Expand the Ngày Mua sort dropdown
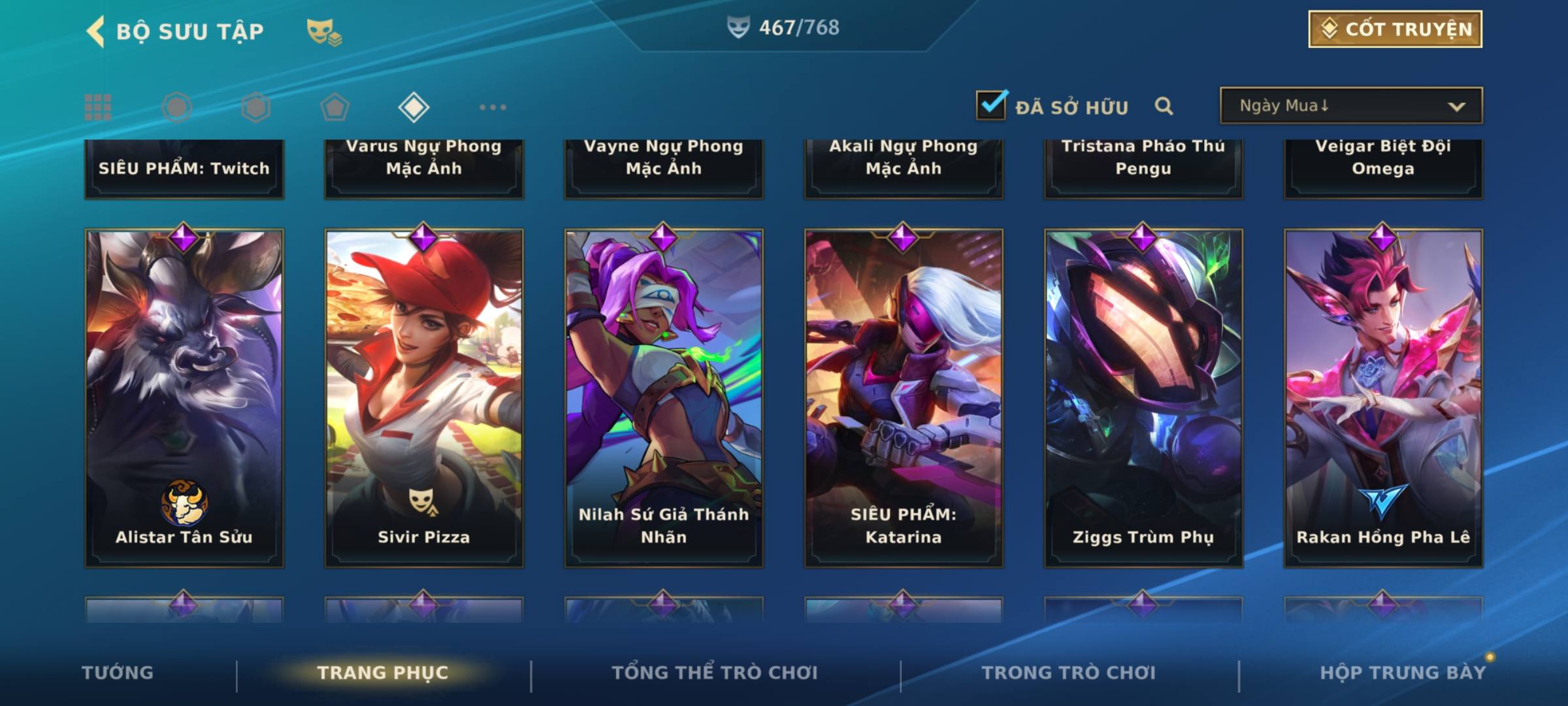The image size is (1568, 706). tap(1351, 106)
